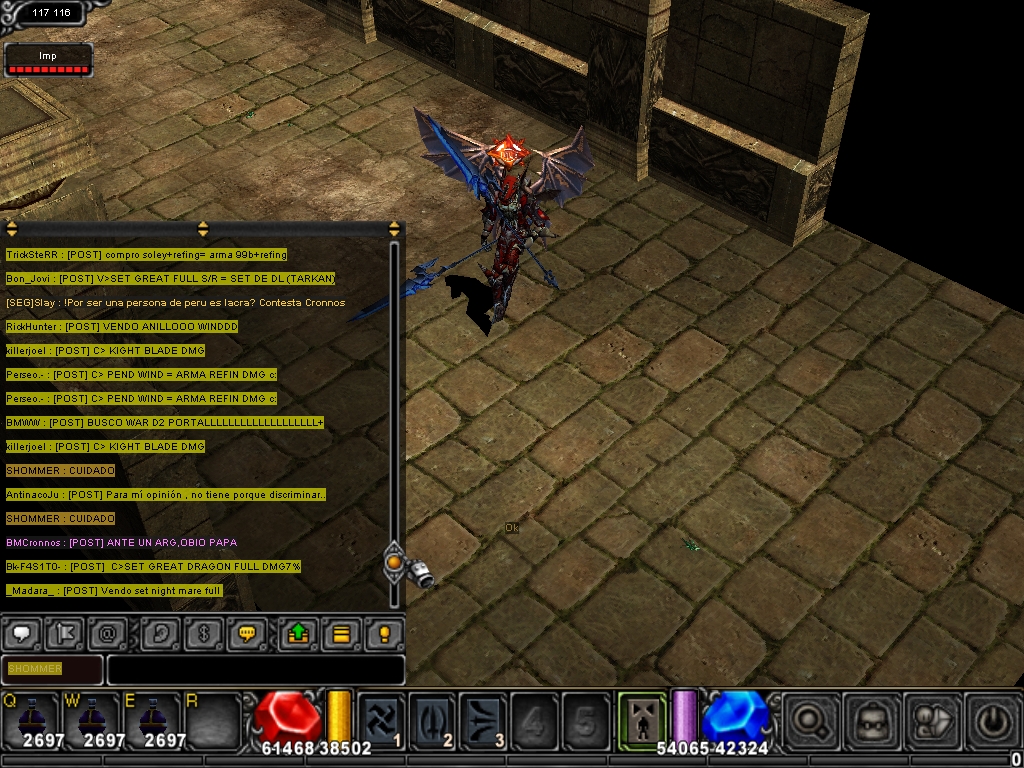Image resolution: width=1024 pixels, height=768 pixels.
Task: Open the character info helmet button
Action: coord(870,718)
